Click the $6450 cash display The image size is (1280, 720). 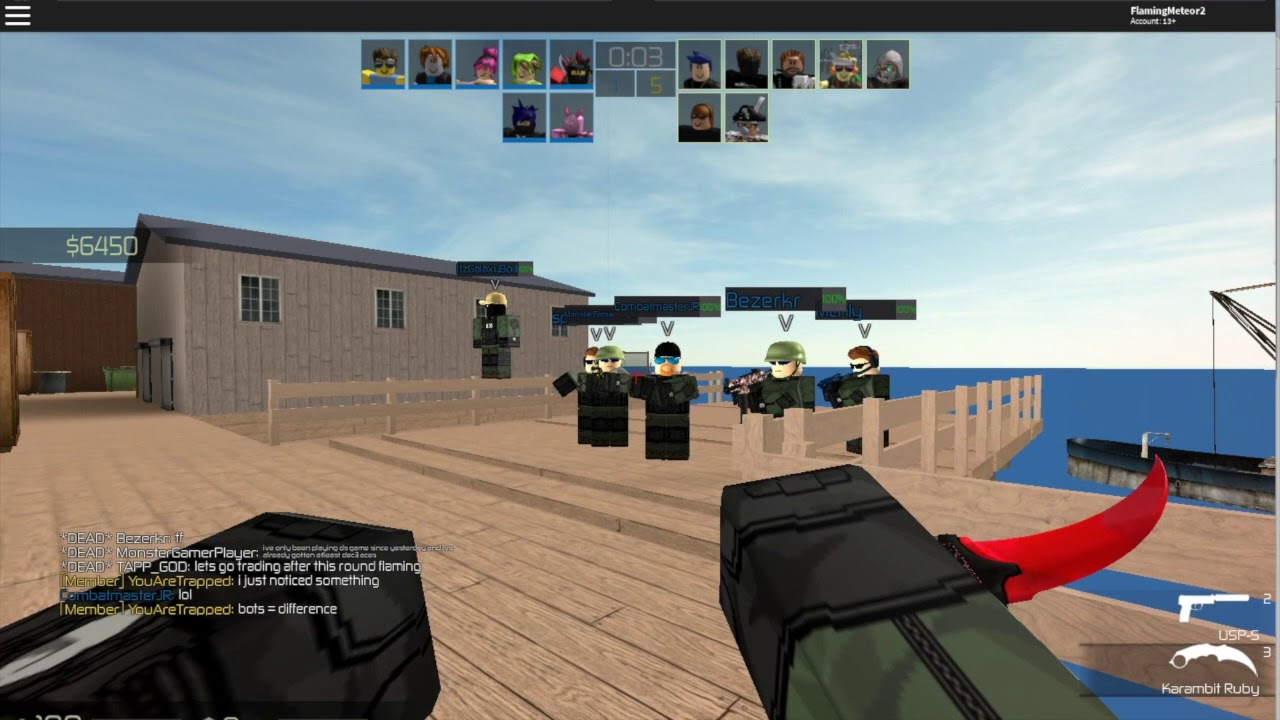tap(100, 245)
